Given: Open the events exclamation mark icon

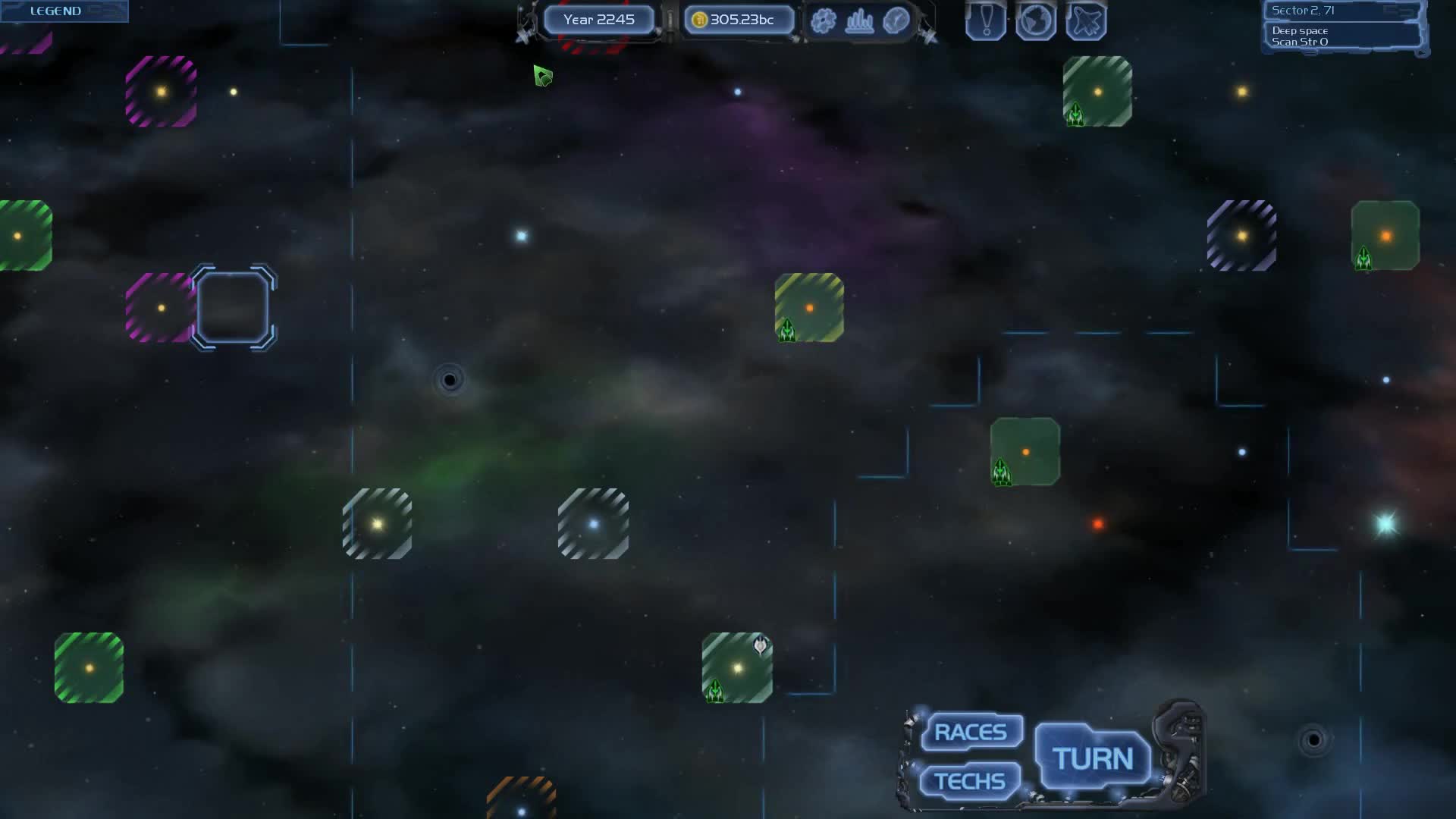Looking at the screenshot, I should click(x=985, y=20).
